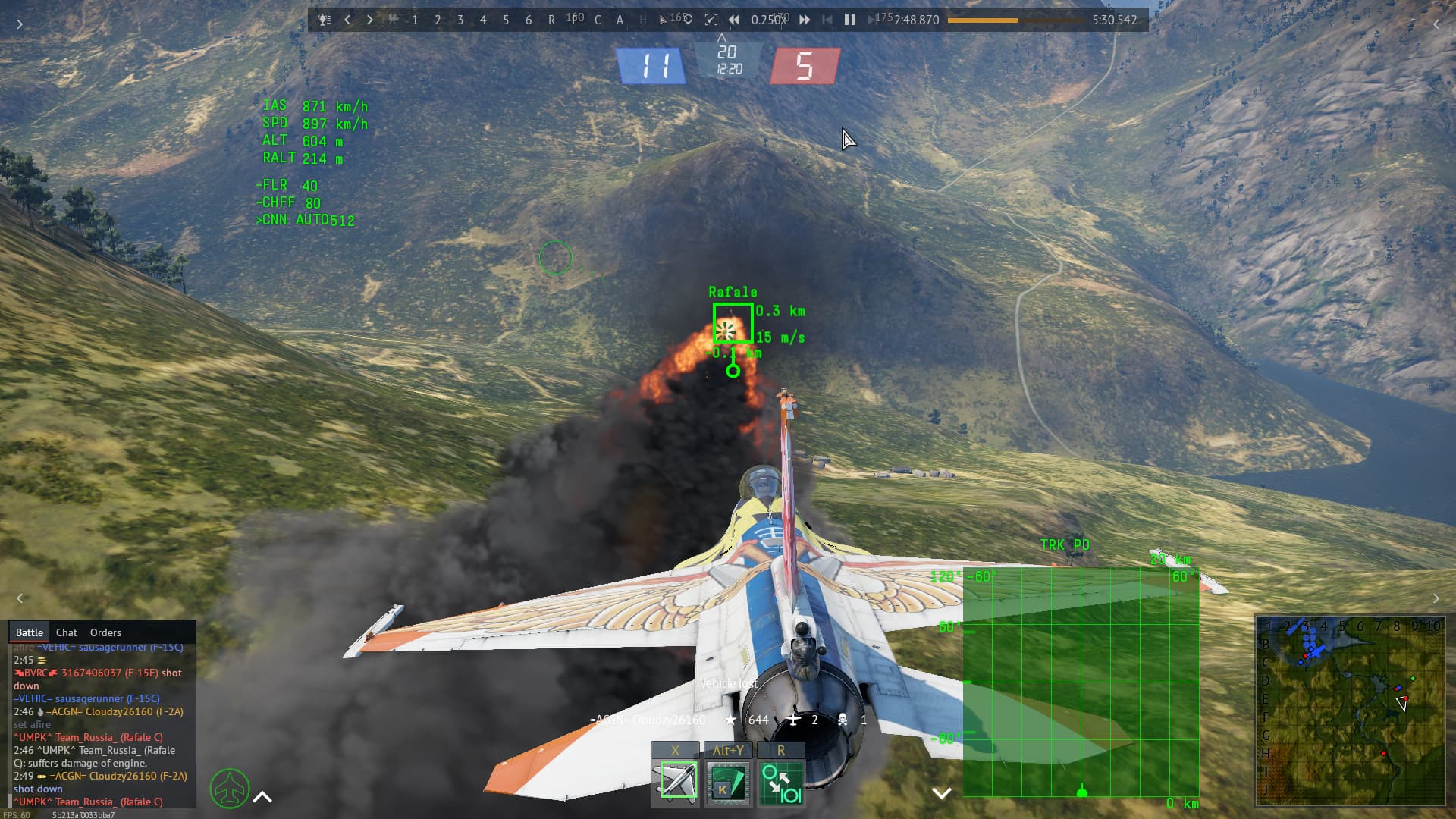Click the fast-forward button next to the 0.25x speed
1456x819 pixels.
coord(804,20)
